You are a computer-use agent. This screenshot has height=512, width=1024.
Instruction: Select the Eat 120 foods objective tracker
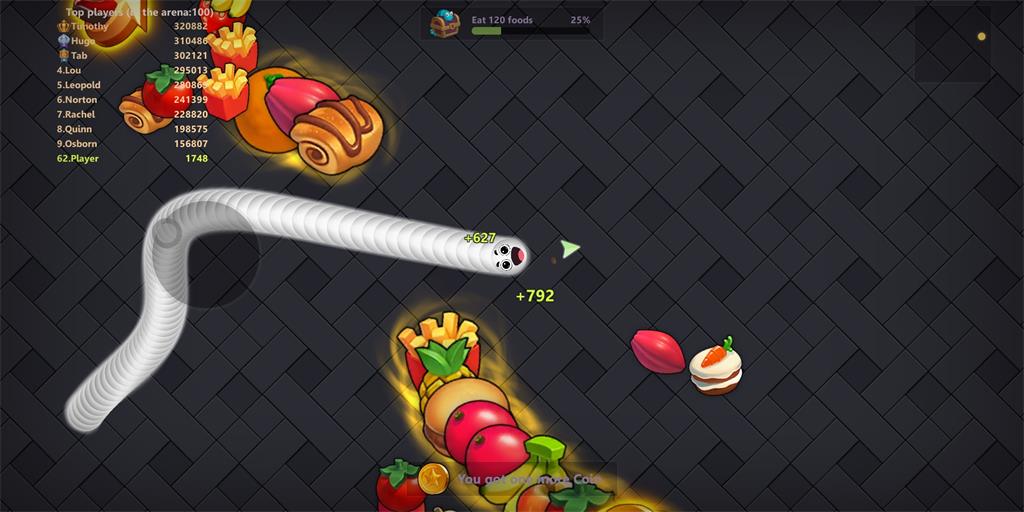pos(530,25)
